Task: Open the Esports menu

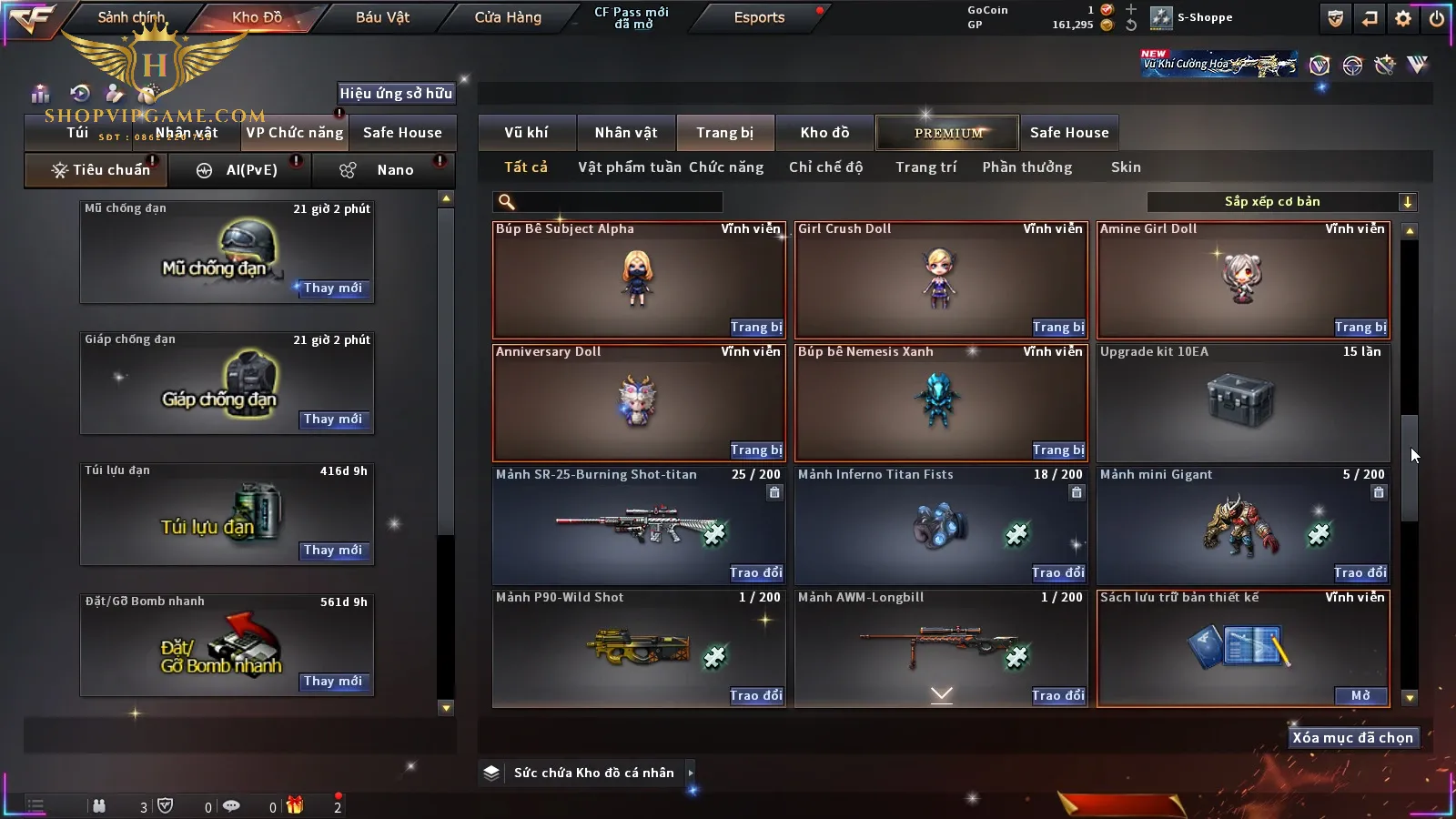Action: point(759,17)
